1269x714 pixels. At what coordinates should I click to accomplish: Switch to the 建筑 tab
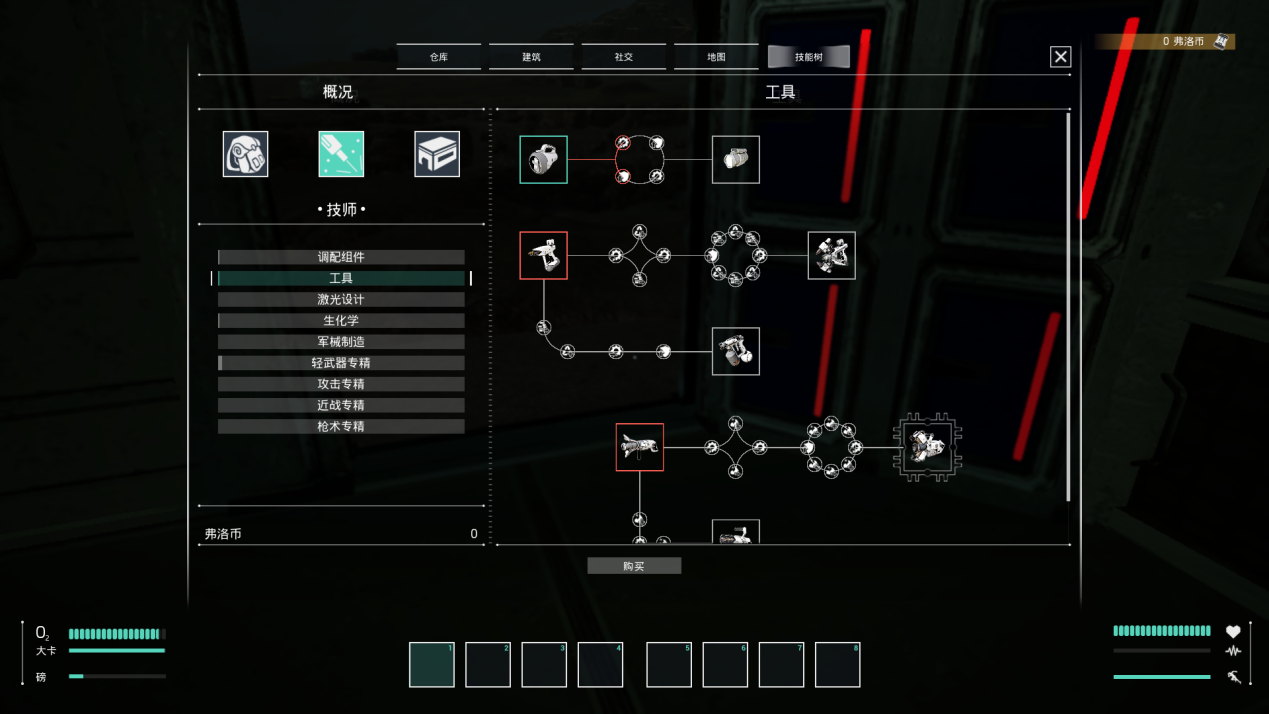coord(531,57)
